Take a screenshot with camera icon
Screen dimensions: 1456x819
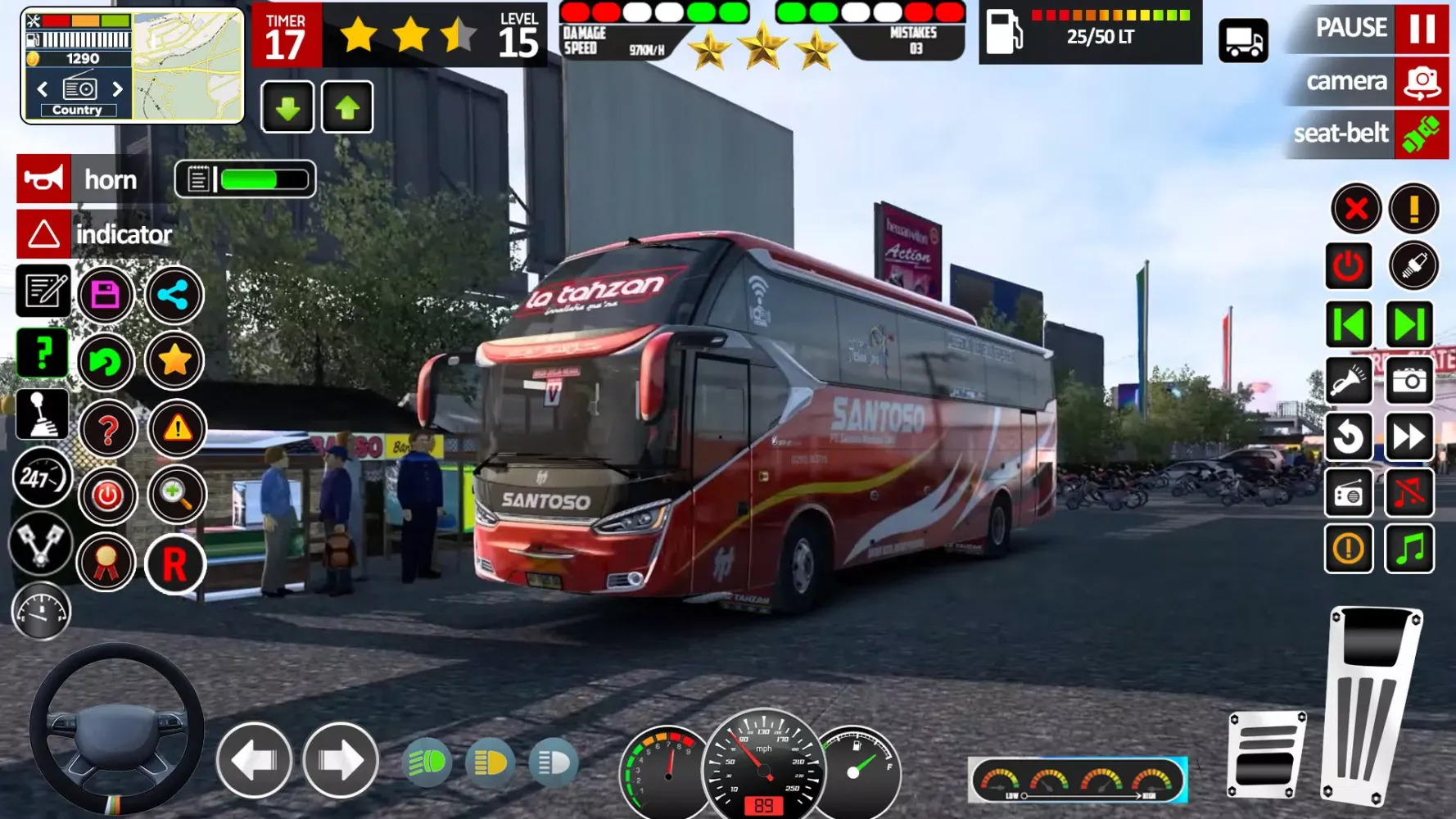1409,381
